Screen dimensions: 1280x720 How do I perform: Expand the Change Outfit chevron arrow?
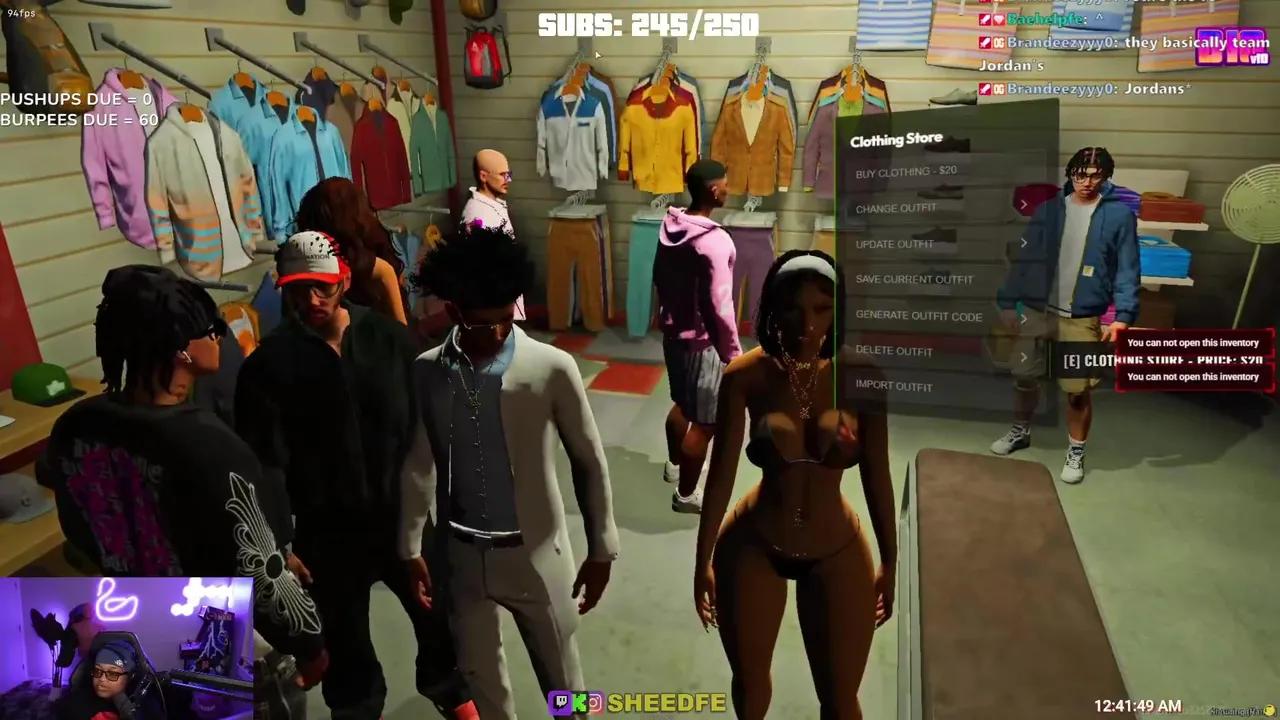(1024, 204)
